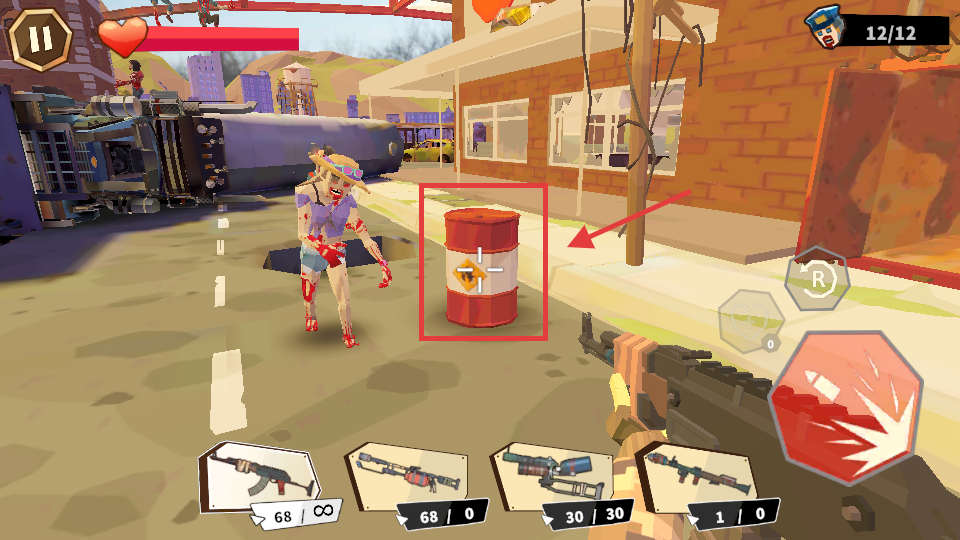Select the AK-47 assault rifle slot
The height and width of the screenshot is (540, 960).
pos(260,475)
